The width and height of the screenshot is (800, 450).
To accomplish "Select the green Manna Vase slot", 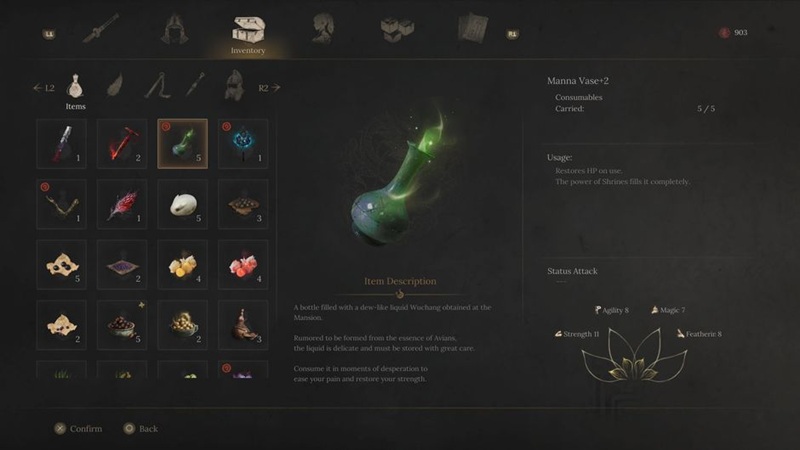I will 183,144.
